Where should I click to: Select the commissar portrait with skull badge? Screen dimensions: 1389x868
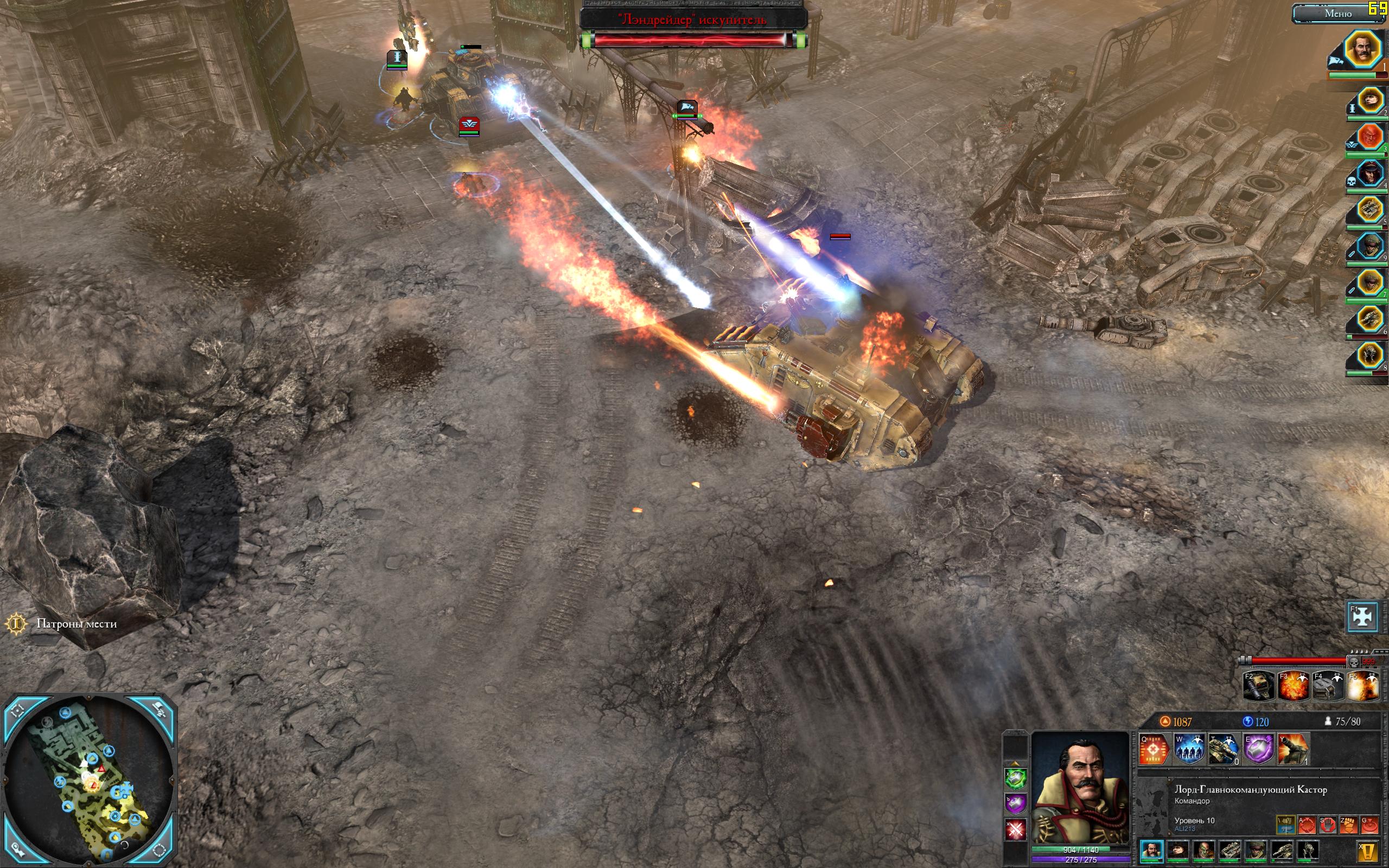1369,174
